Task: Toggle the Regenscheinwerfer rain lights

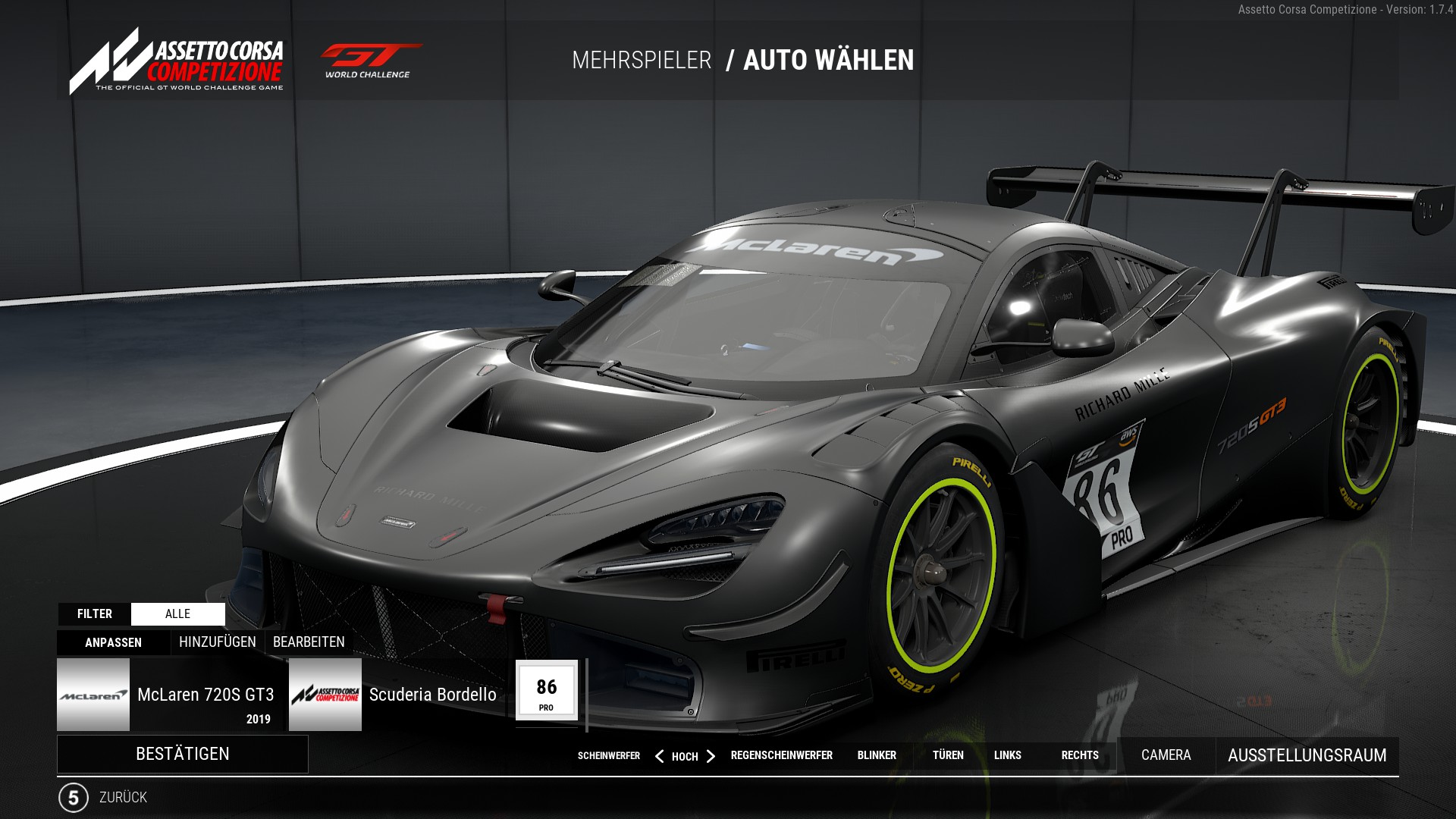Action: [781, 755]
